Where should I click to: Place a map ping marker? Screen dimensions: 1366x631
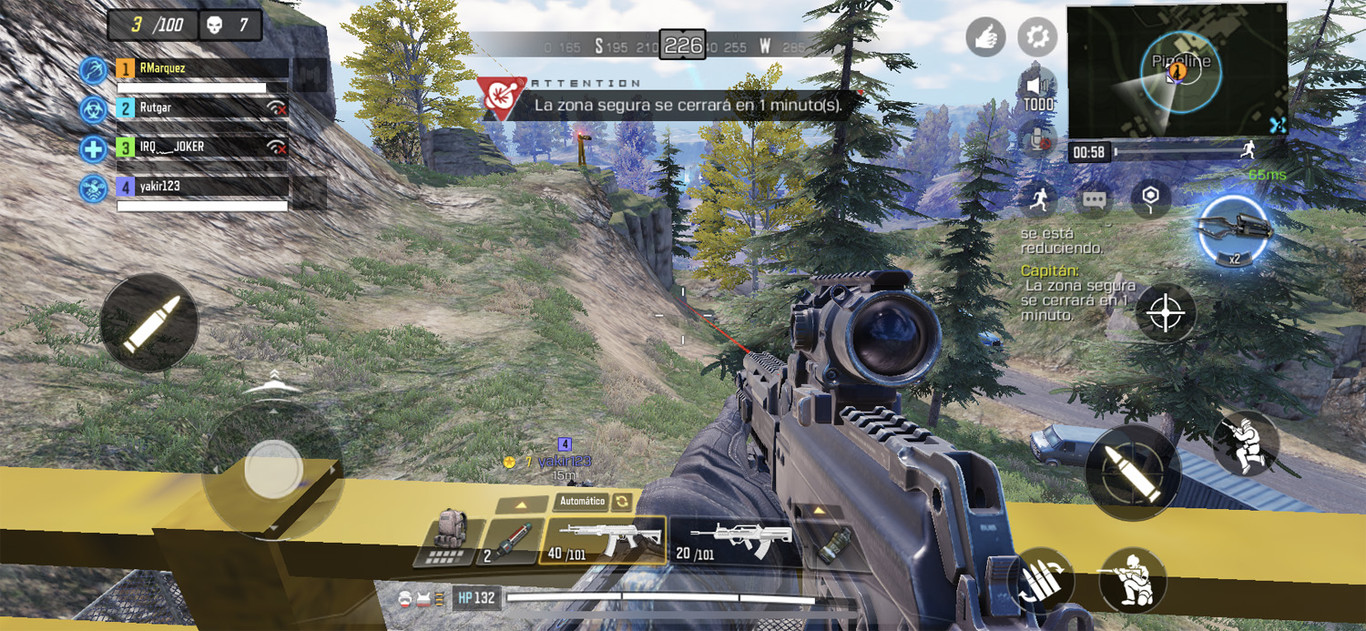[1150, 197]
